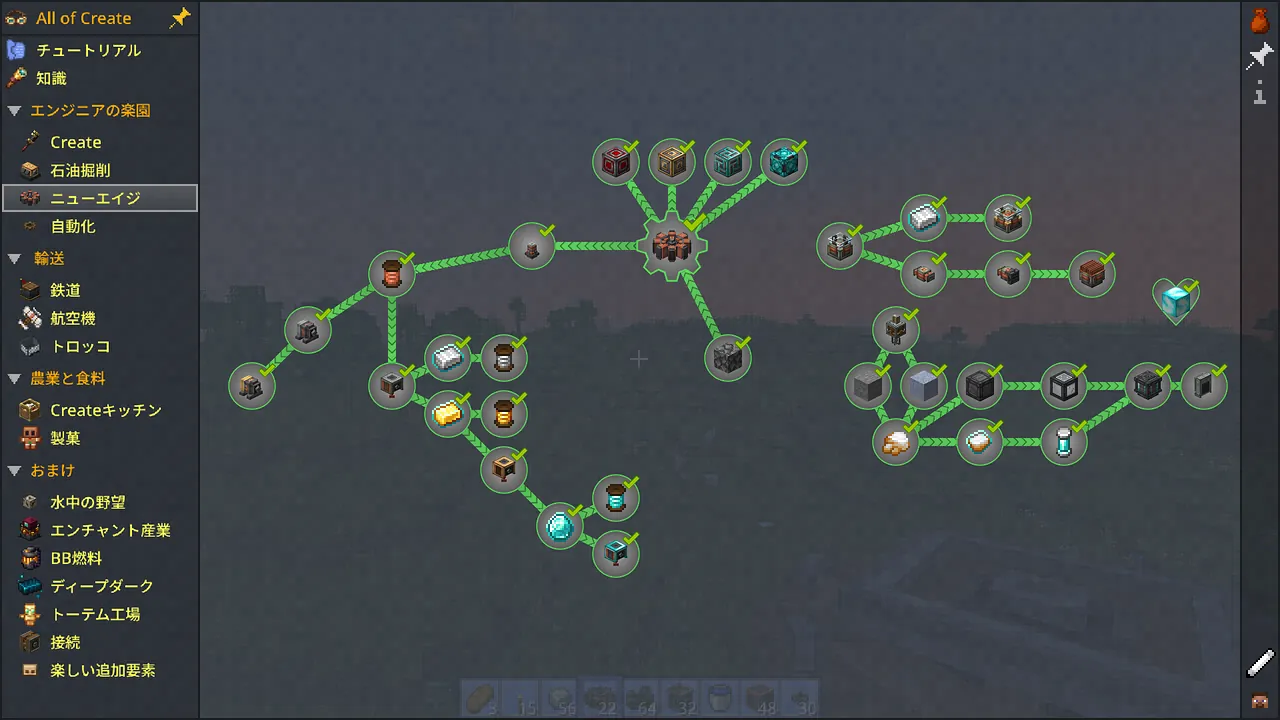Select the 自動化 chapter tab

tap(72, 226)
